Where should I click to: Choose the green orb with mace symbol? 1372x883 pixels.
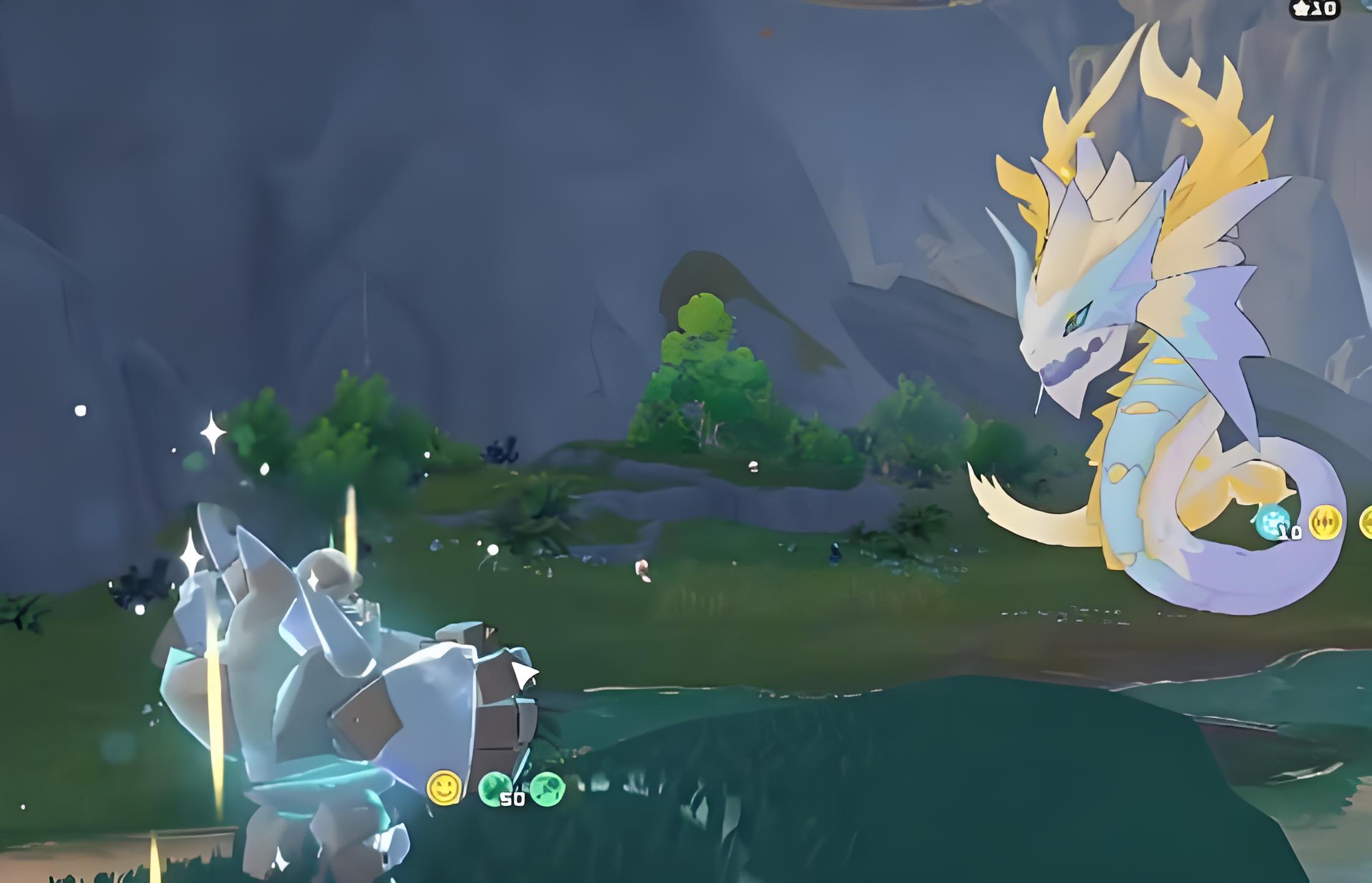[x=548, y=789]
